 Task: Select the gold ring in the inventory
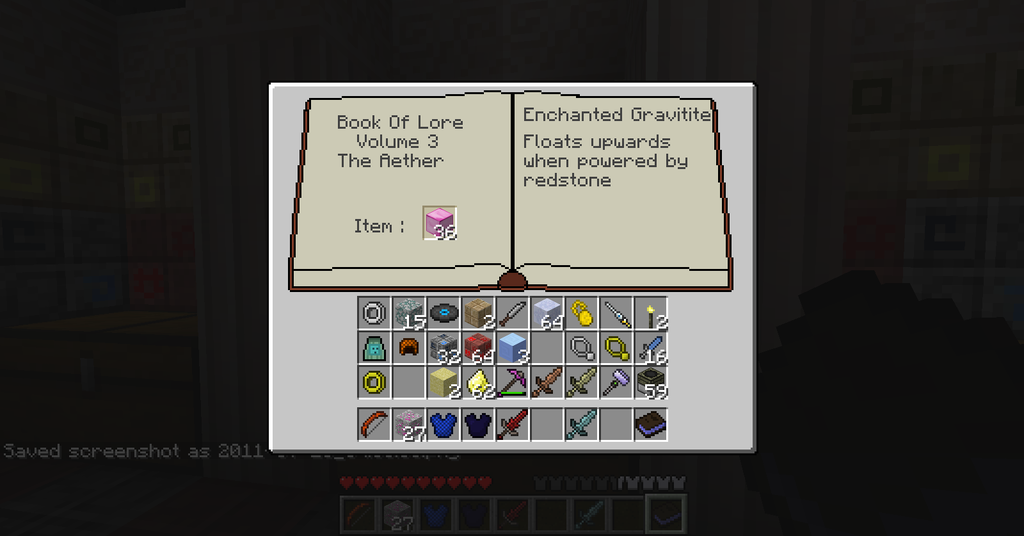point(374,382)
